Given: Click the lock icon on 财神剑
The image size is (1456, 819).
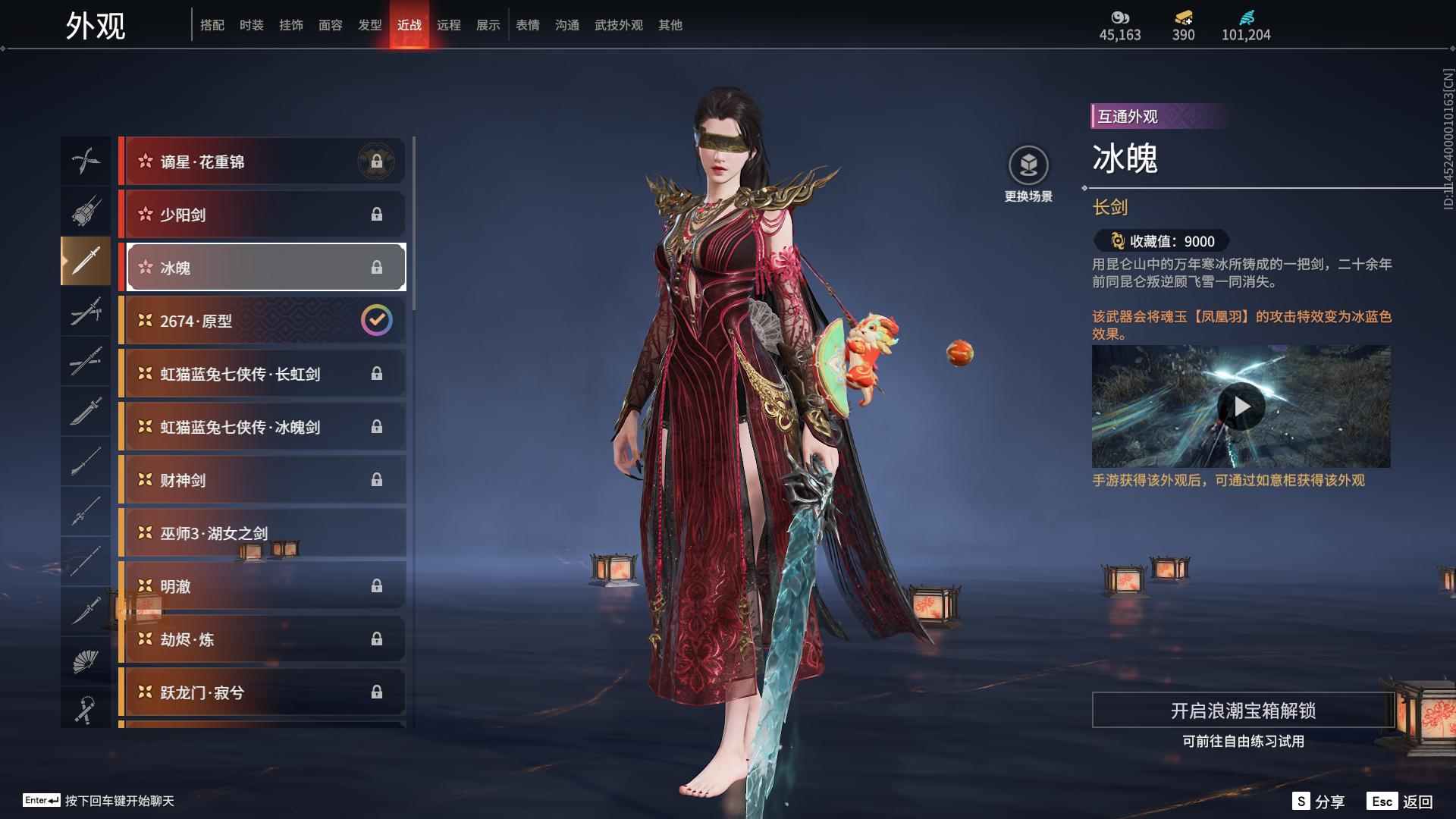Looking at the screenshot, I should [x=378, y=479].
